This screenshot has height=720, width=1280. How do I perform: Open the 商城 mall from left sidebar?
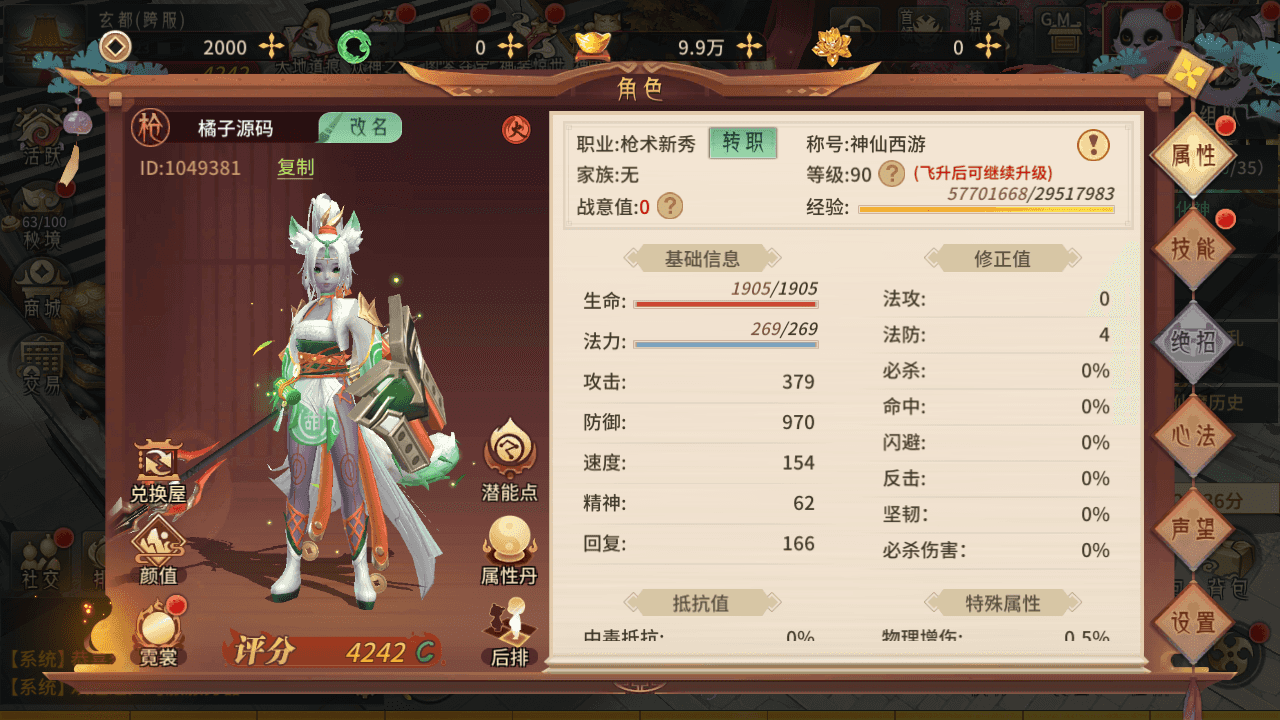(42, 290)
